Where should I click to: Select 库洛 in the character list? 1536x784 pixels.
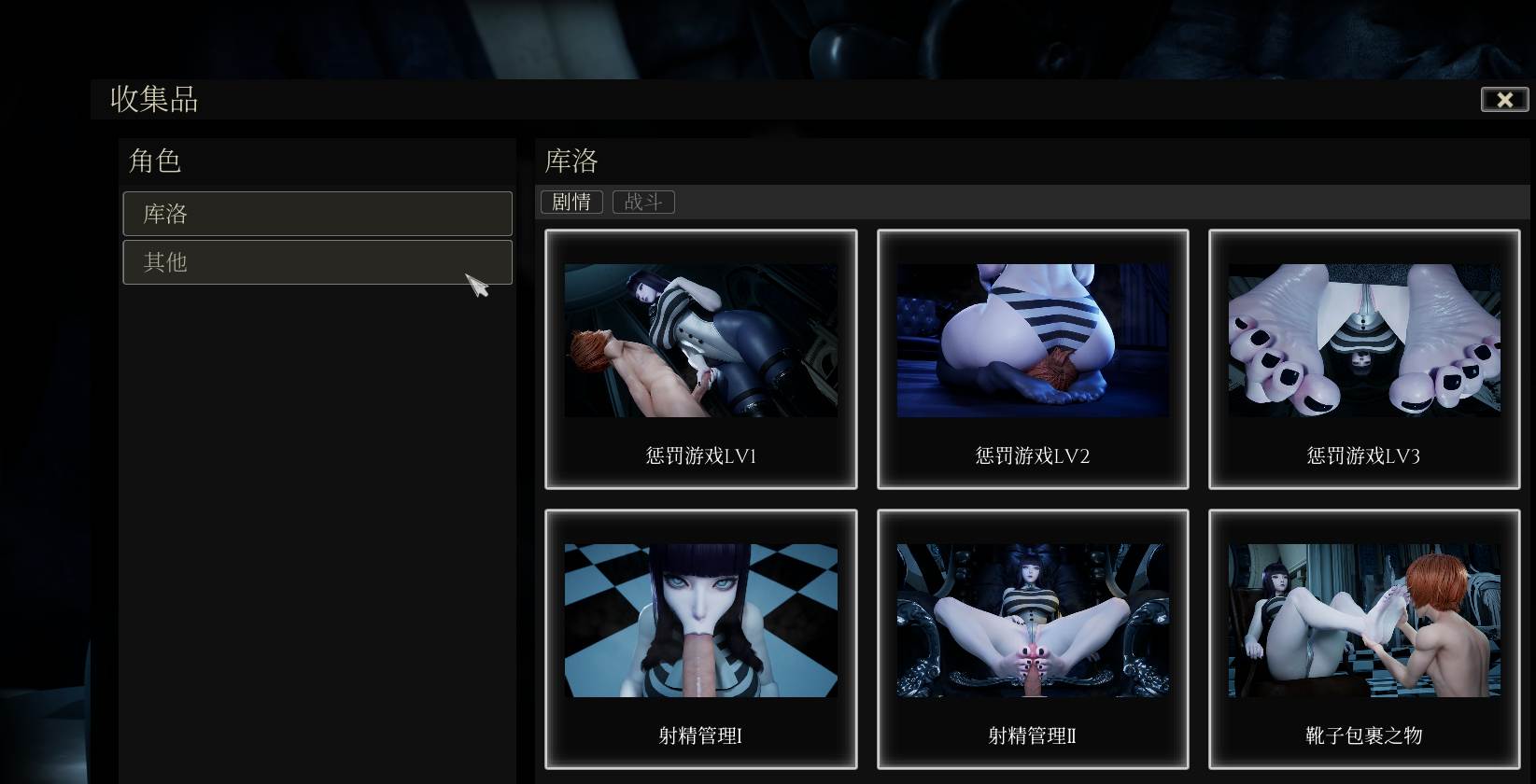point(317,214)
